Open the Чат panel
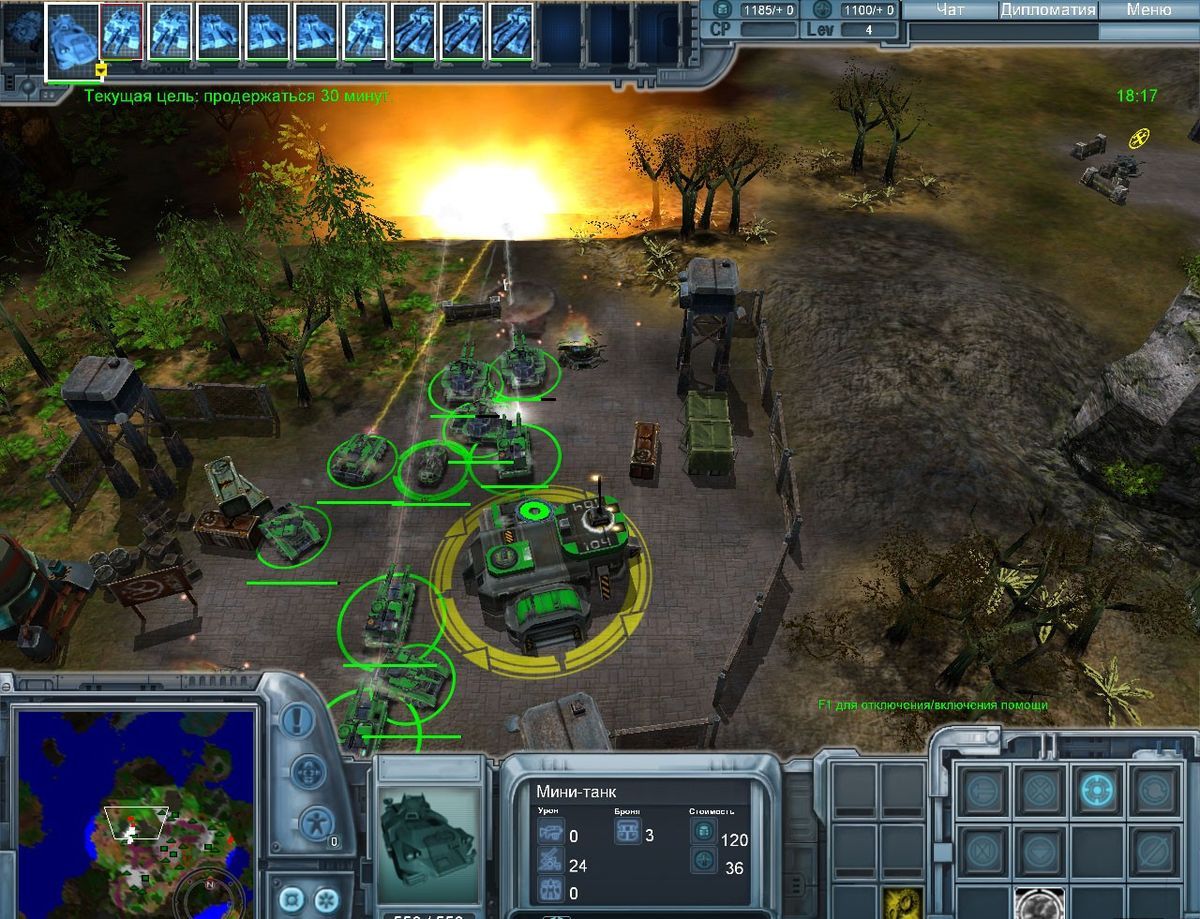 point(950,10)
